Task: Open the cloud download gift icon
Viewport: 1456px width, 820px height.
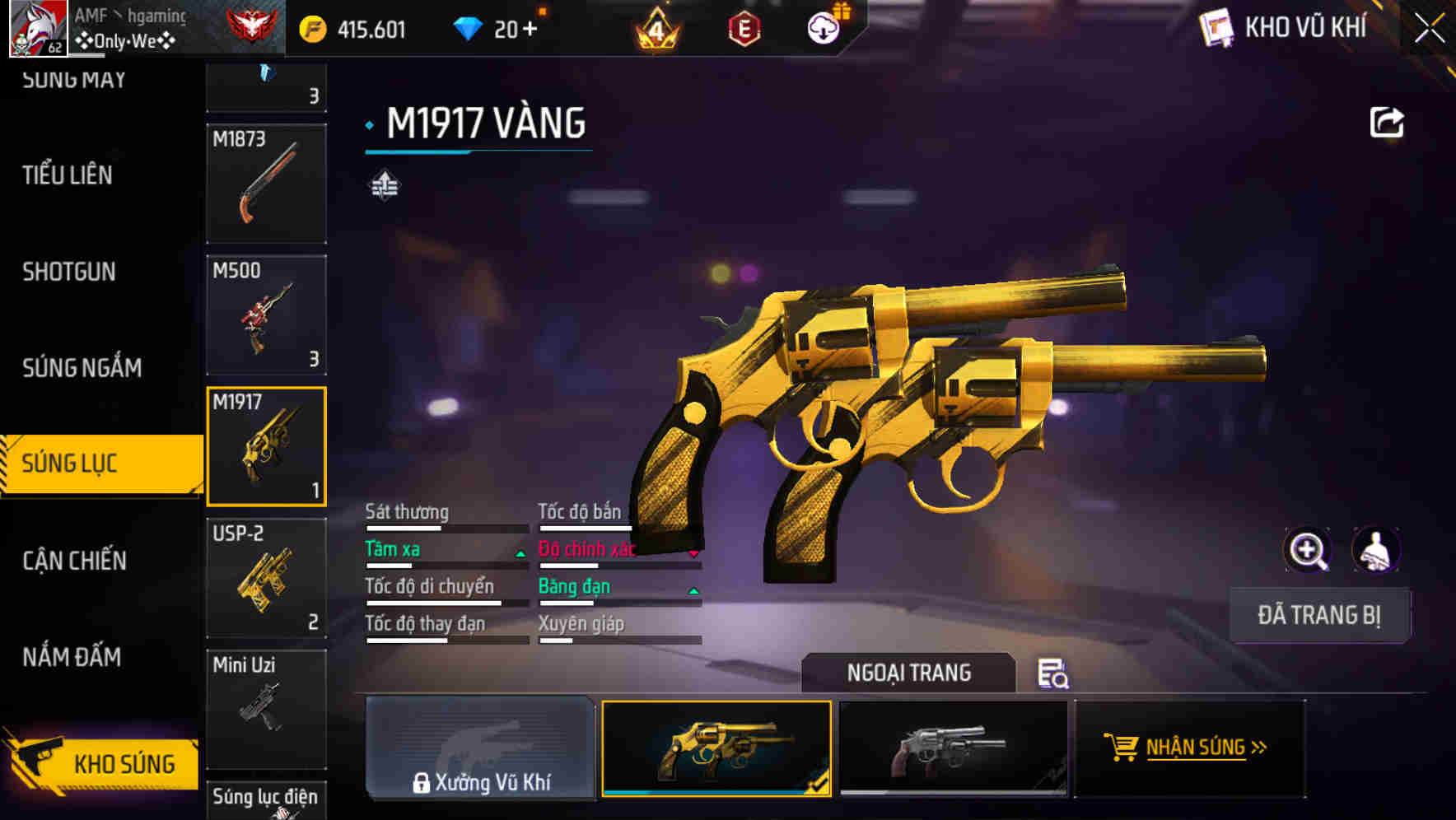Action: coord(824,28)
